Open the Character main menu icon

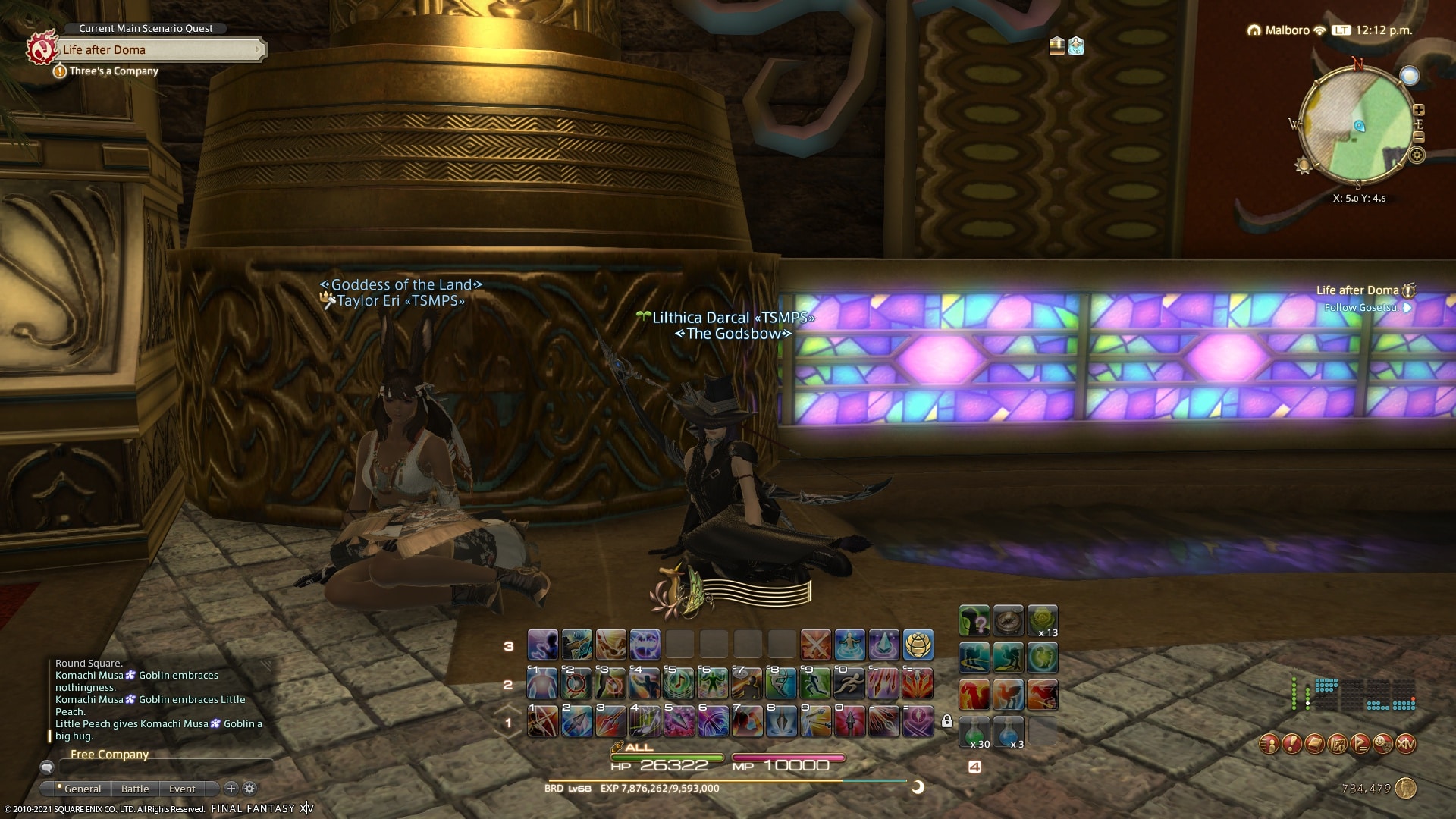(x=1269, y=744)
